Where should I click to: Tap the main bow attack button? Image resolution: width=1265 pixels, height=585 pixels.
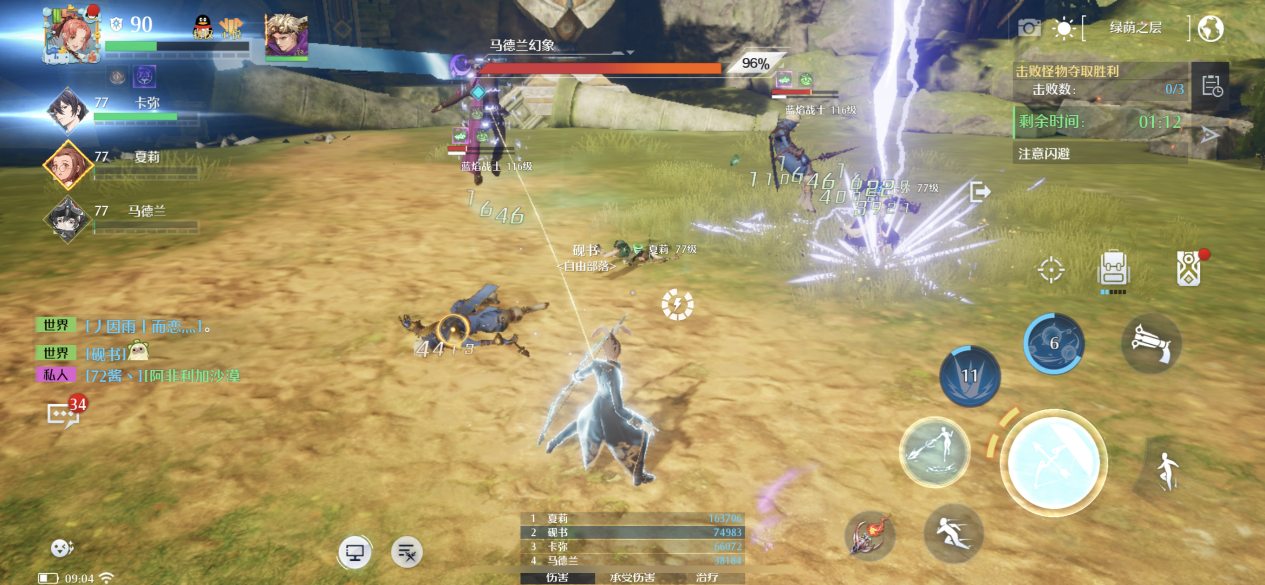tap(1053, 463)
